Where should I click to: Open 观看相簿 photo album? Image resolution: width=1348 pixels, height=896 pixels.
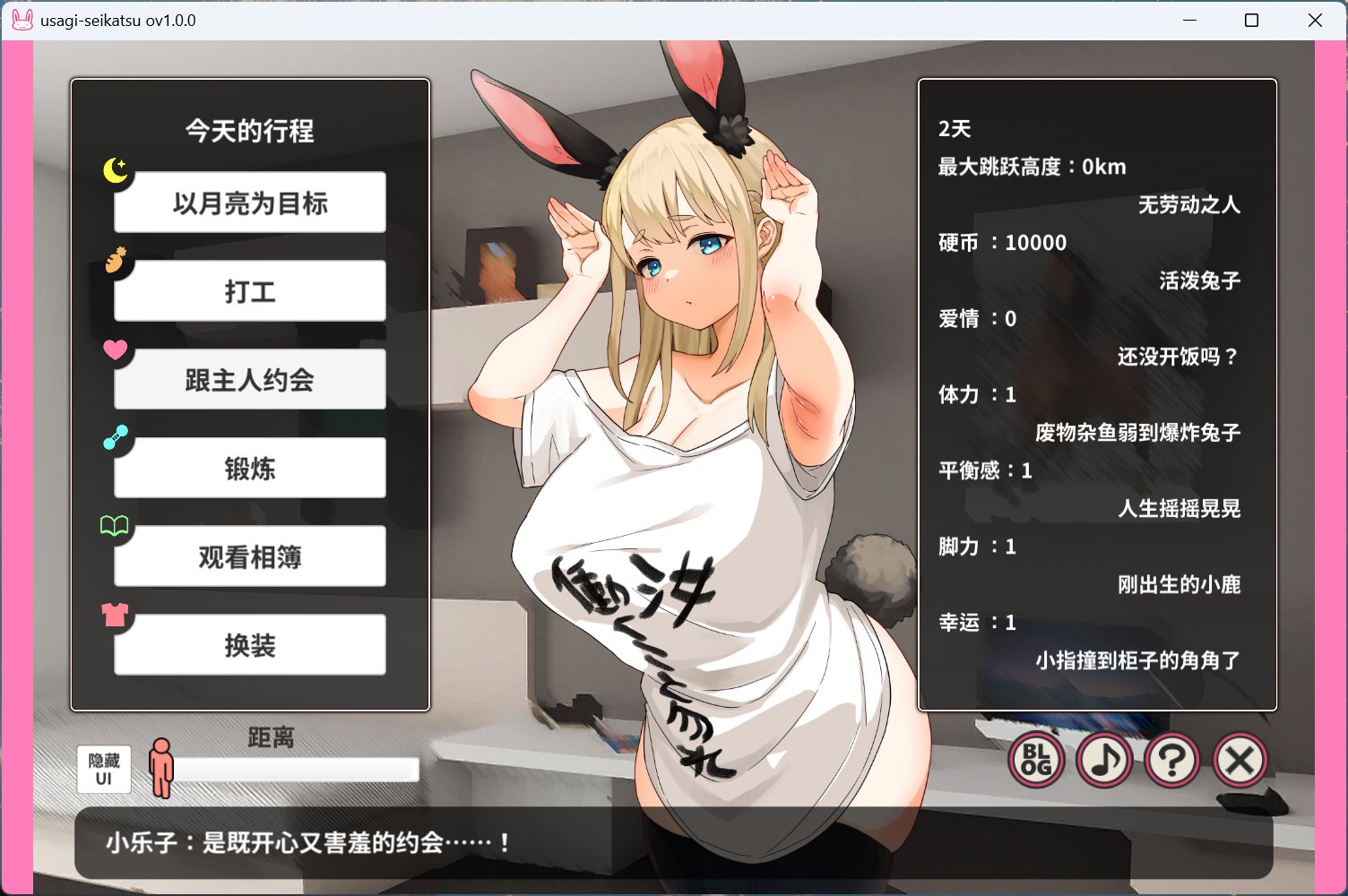point(249,556)
